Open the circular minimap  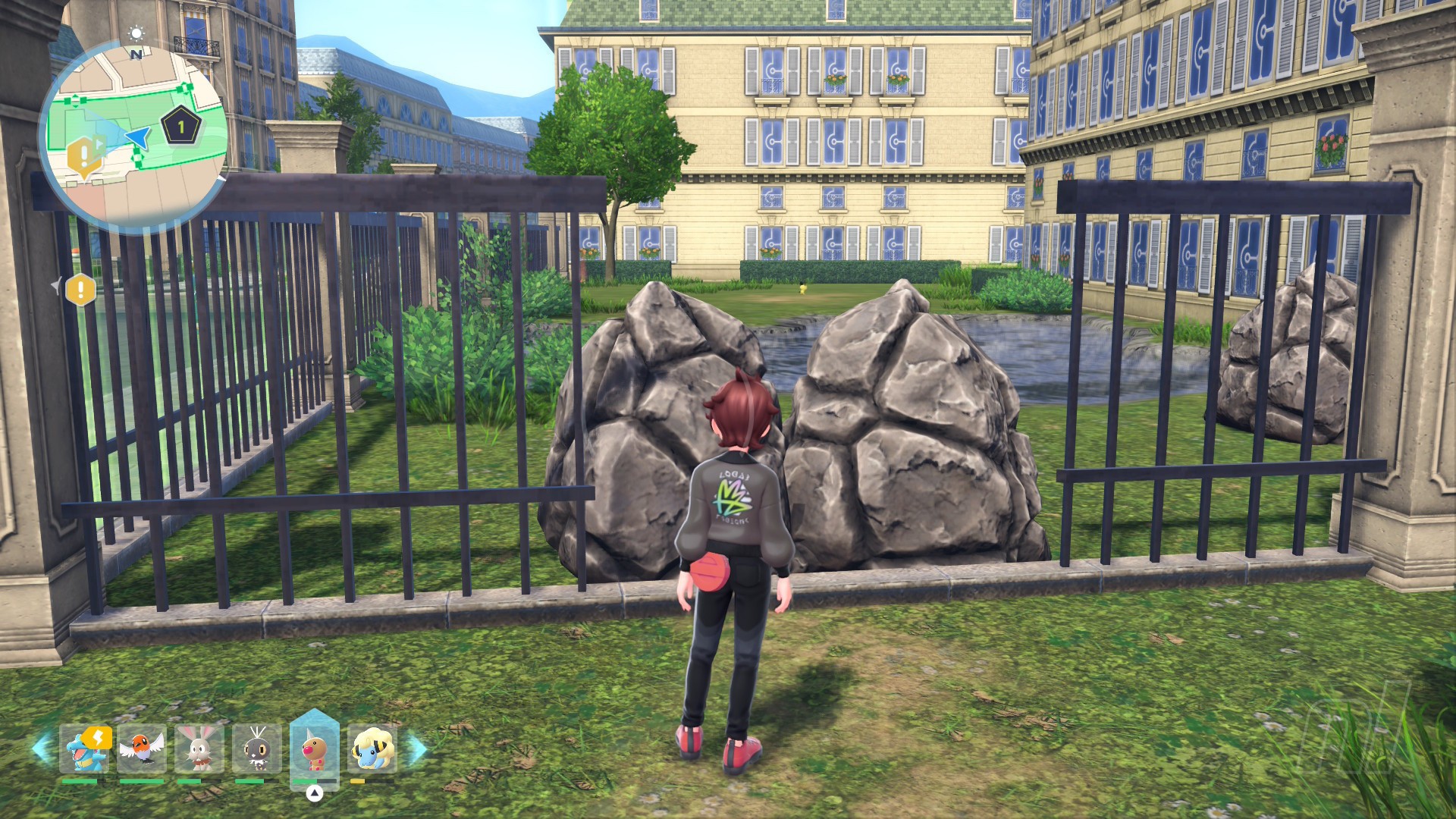click(x=133, y=136)
